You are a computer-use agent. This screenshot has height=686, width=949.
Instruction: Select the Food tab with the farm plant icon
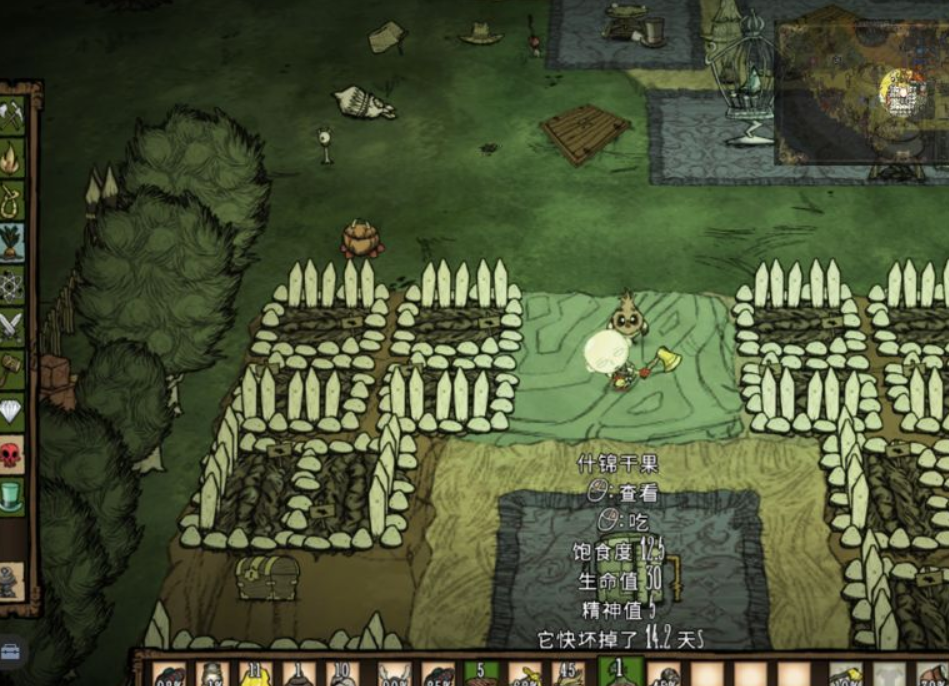tap(12, 242)
